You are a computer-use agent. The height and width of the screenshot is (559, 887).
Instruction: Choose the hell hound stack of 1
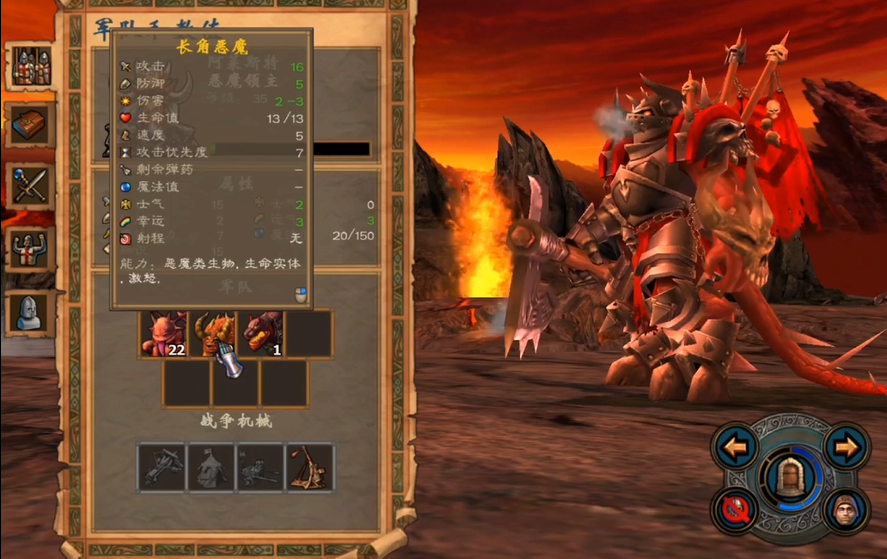260,334
